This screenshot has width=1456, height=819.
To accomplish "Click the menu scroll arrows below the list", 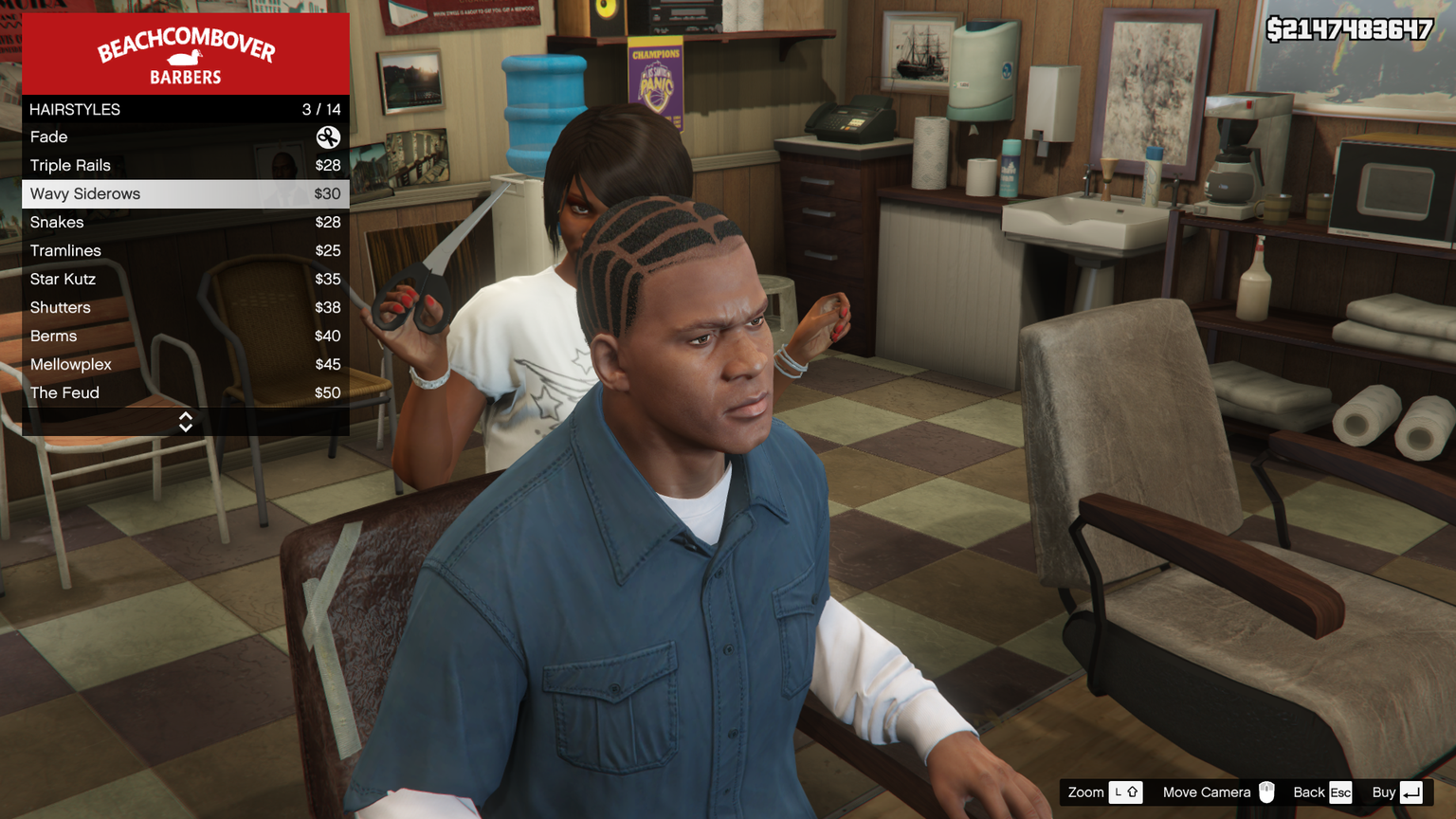I will pos(186,422).
